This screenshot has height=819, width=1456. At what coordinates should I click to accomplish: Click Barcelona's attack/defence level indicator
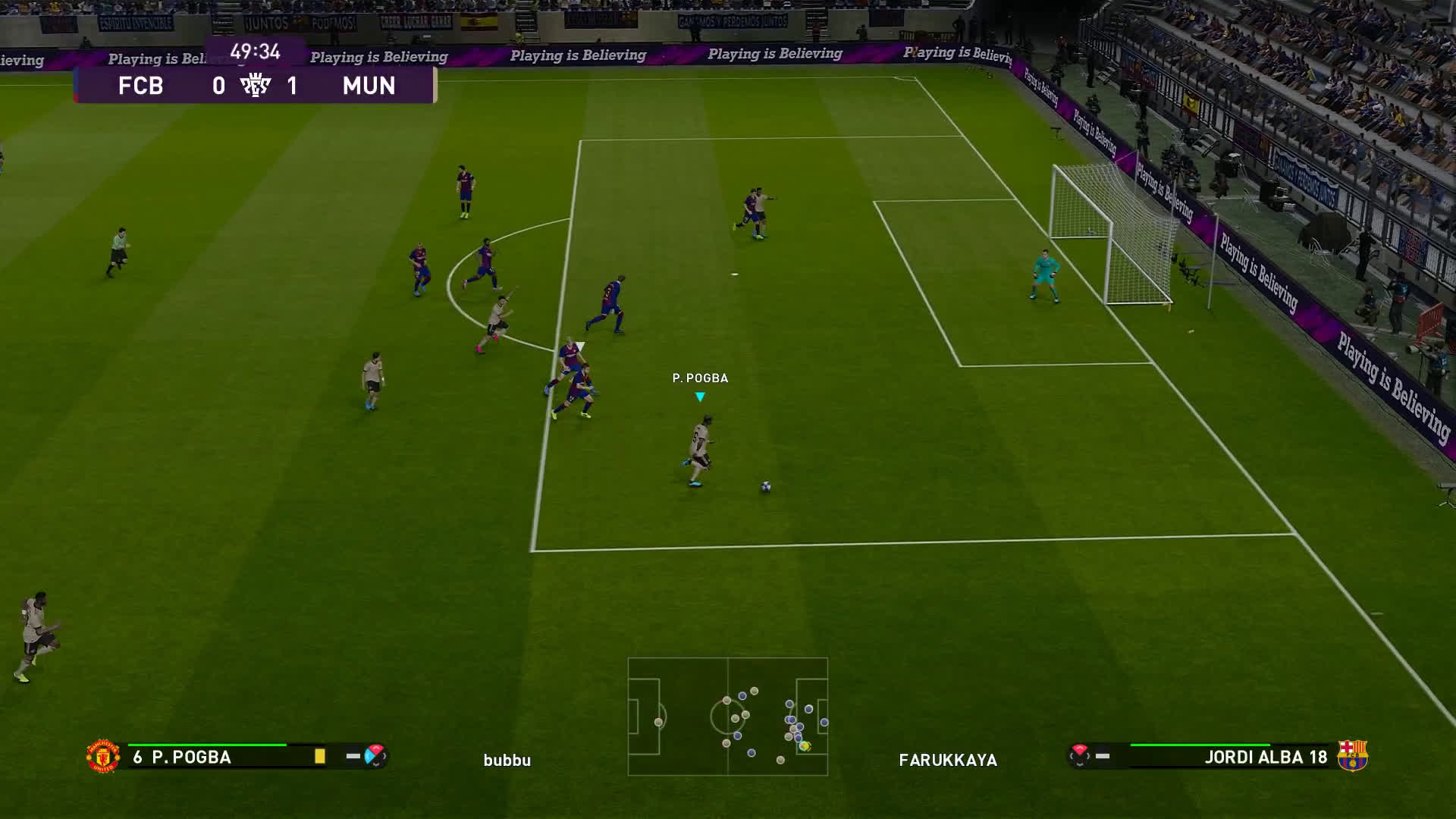point(1080,755)
